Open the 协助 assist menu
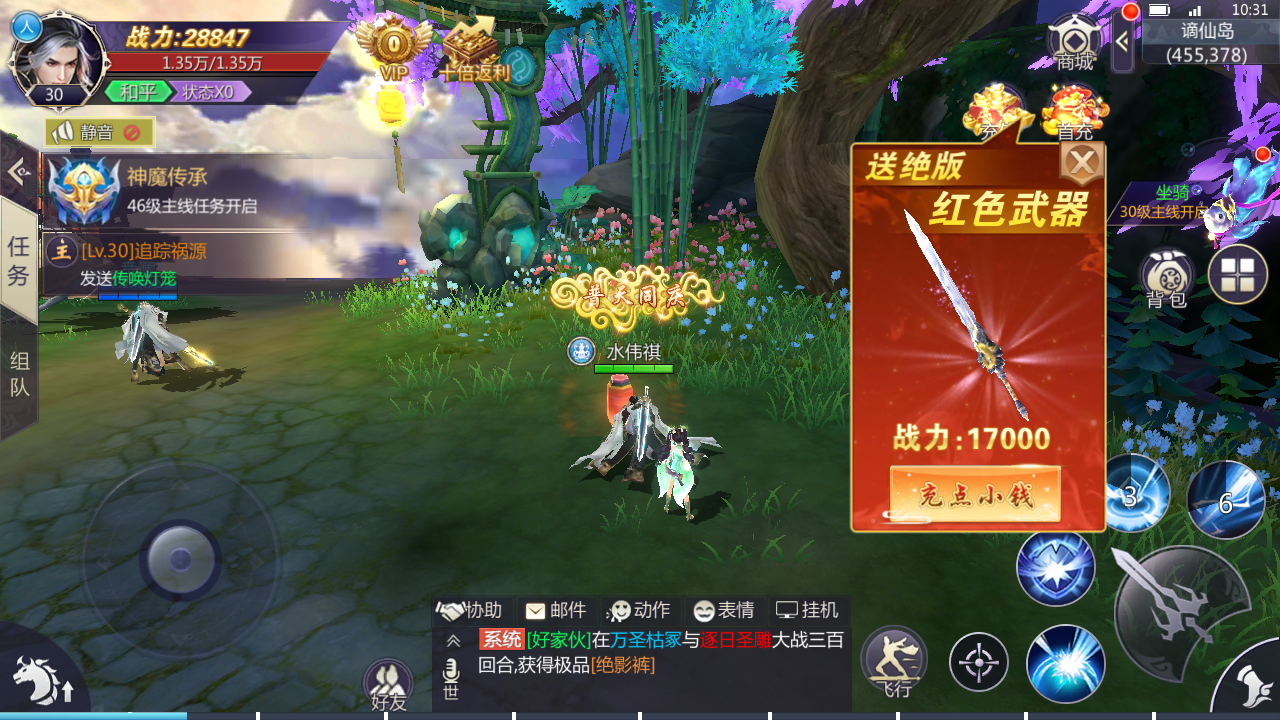This screenshot has height=720, width=1280. [470, 610]
